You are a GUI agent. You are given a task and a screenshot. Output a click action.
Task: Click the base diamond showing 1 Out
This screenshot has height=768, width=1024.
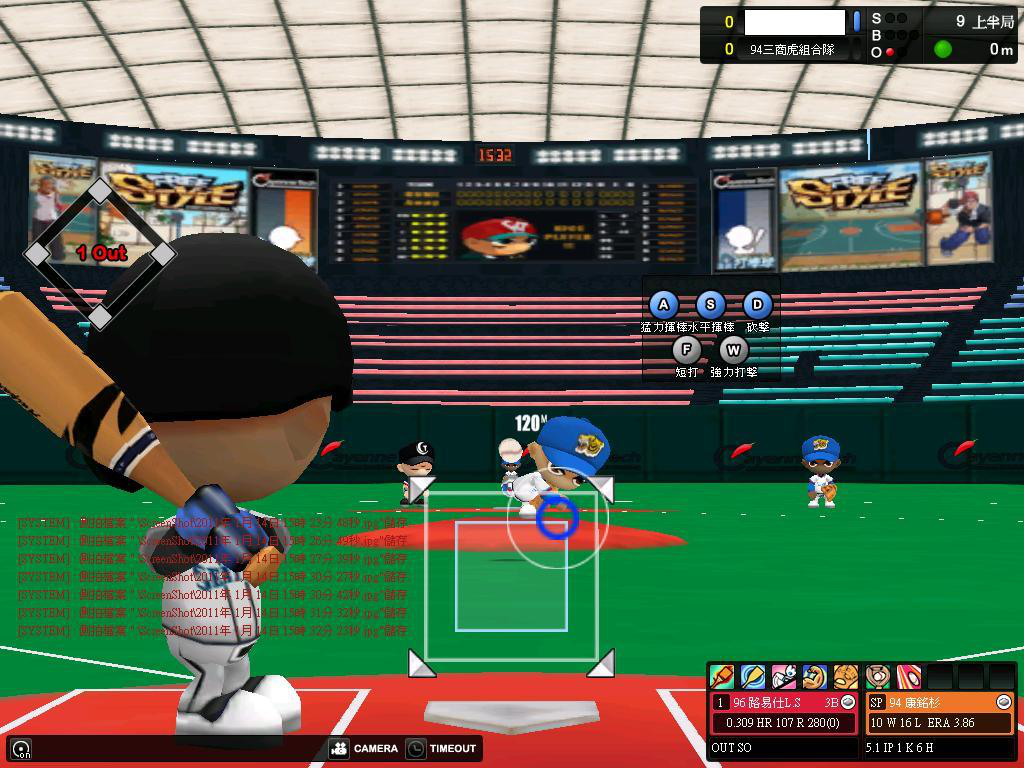point(100,253)
